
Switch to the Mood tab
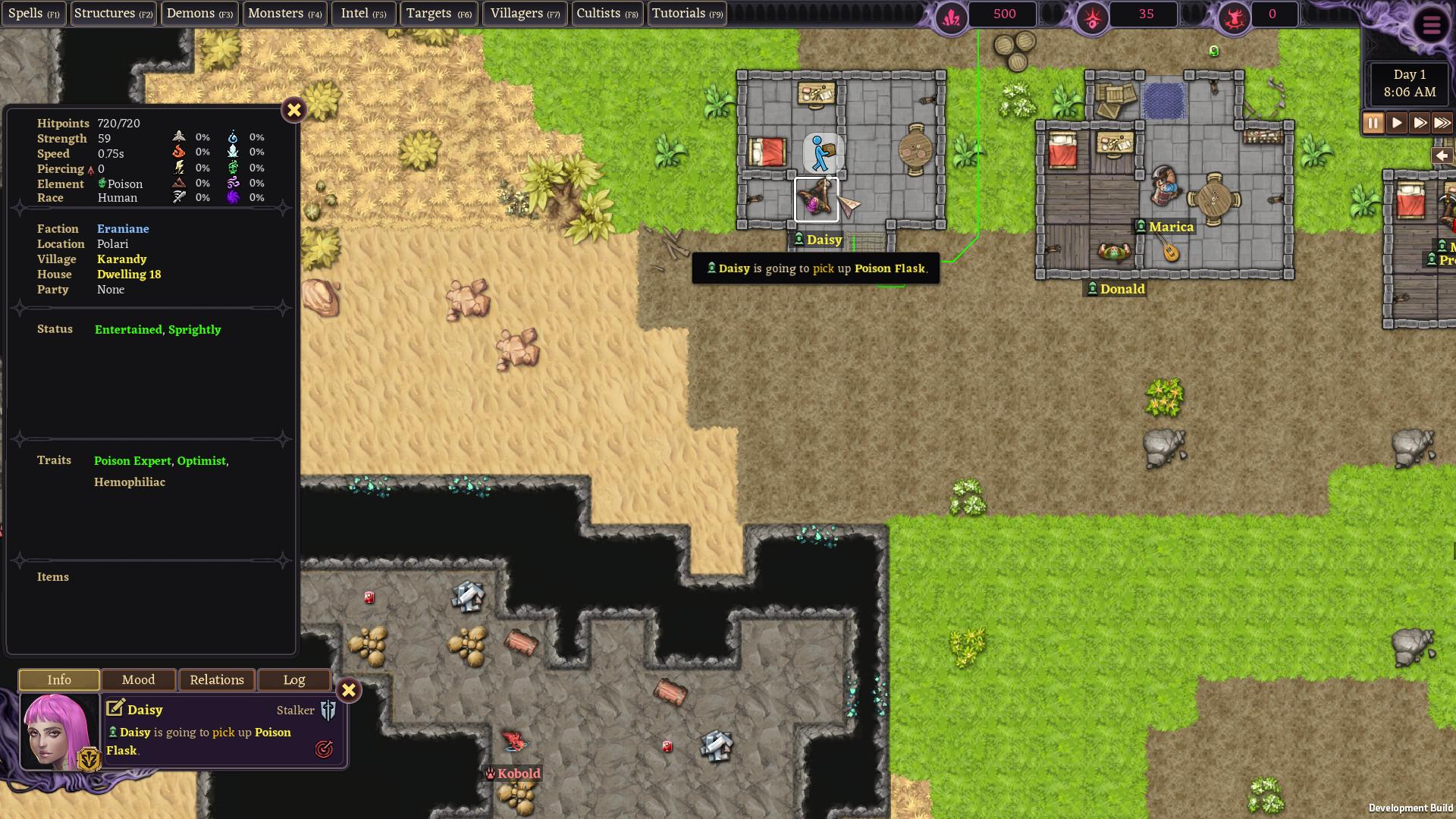138,679
